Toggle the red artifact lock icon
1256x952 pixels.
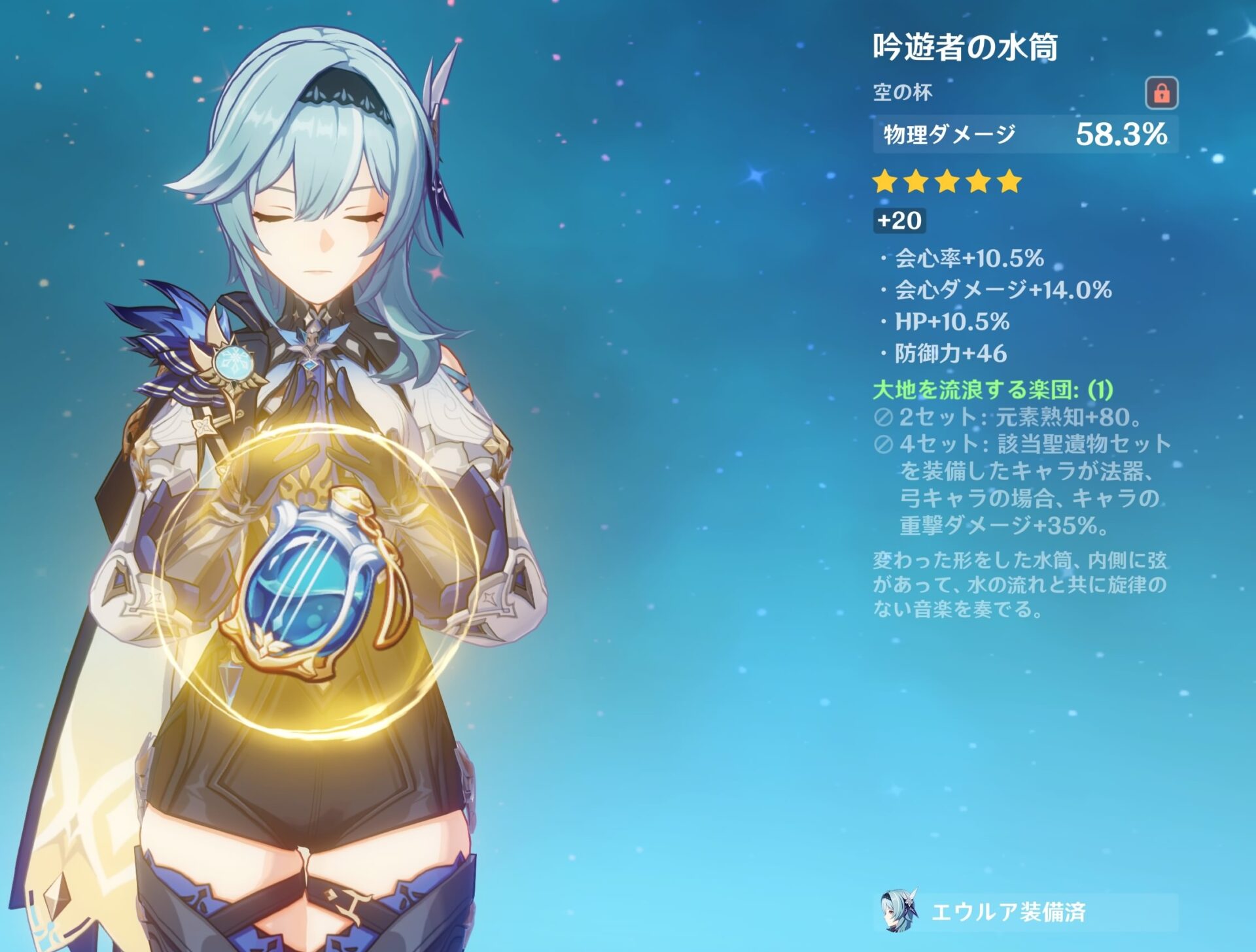click(x=1161, y=93)
